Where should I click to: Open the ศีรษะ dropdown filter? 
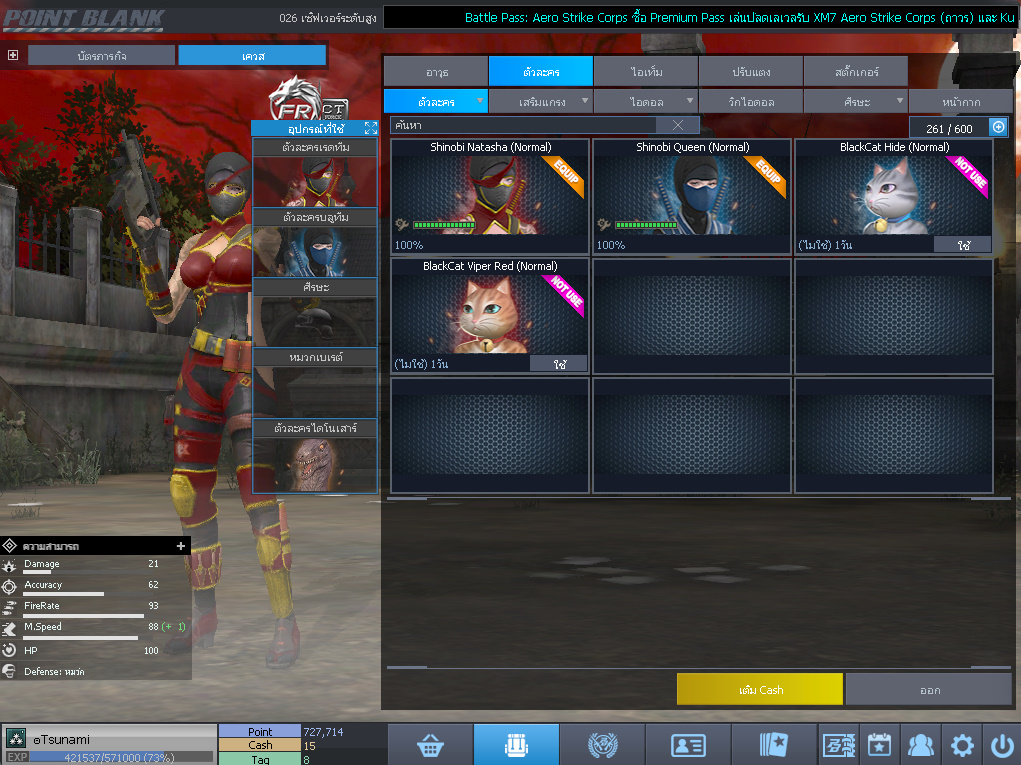(855, 102)
